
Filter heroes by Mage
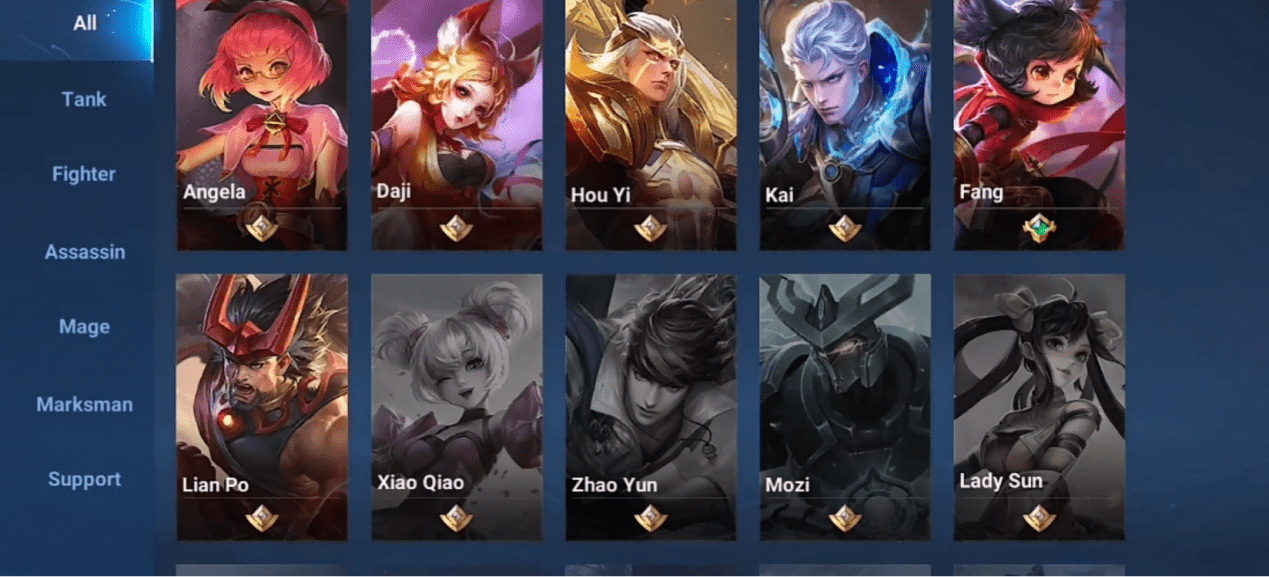coord(84,327)
